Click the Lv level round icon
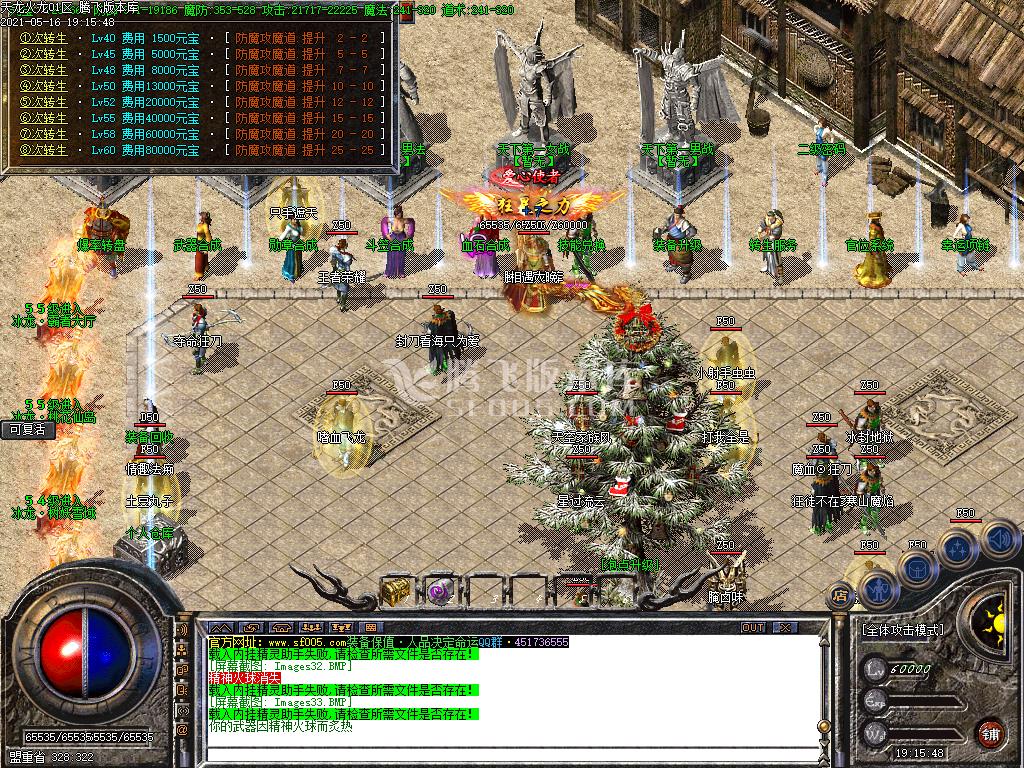 click(876, 669)
